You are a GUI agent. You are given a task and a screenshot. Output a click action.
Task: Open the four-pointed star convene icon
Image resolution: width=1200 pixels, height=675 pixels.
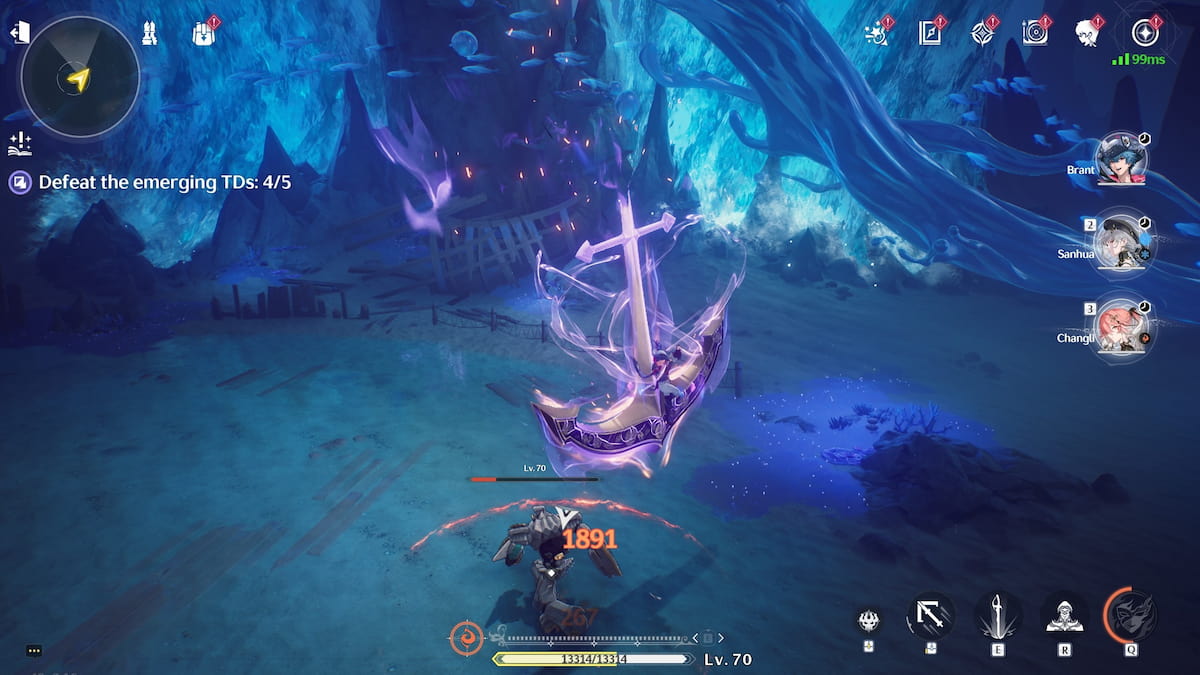coord(983,32)
